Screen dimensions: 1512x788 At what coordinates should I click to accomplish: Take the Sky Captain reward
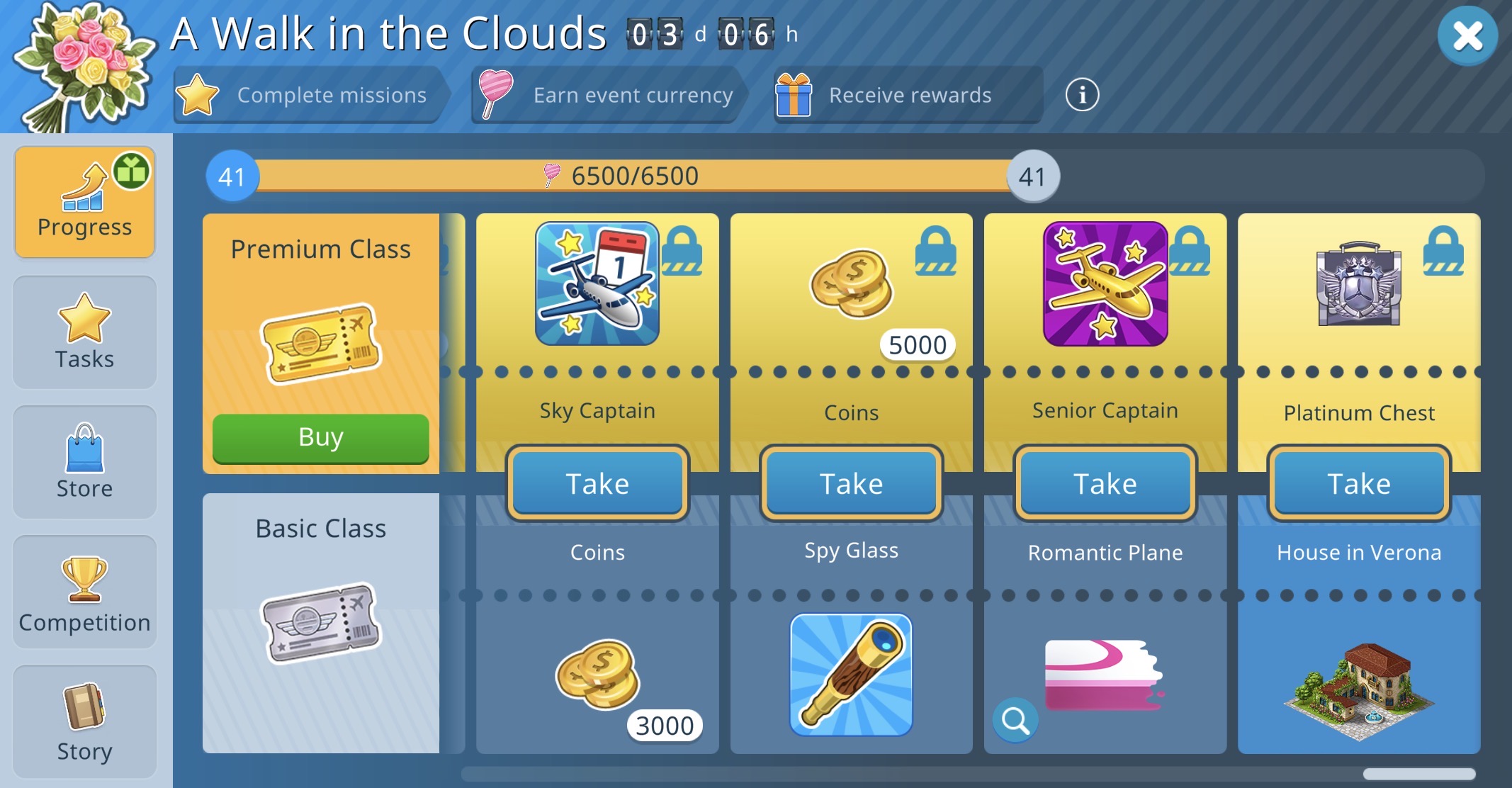[597, 484]
